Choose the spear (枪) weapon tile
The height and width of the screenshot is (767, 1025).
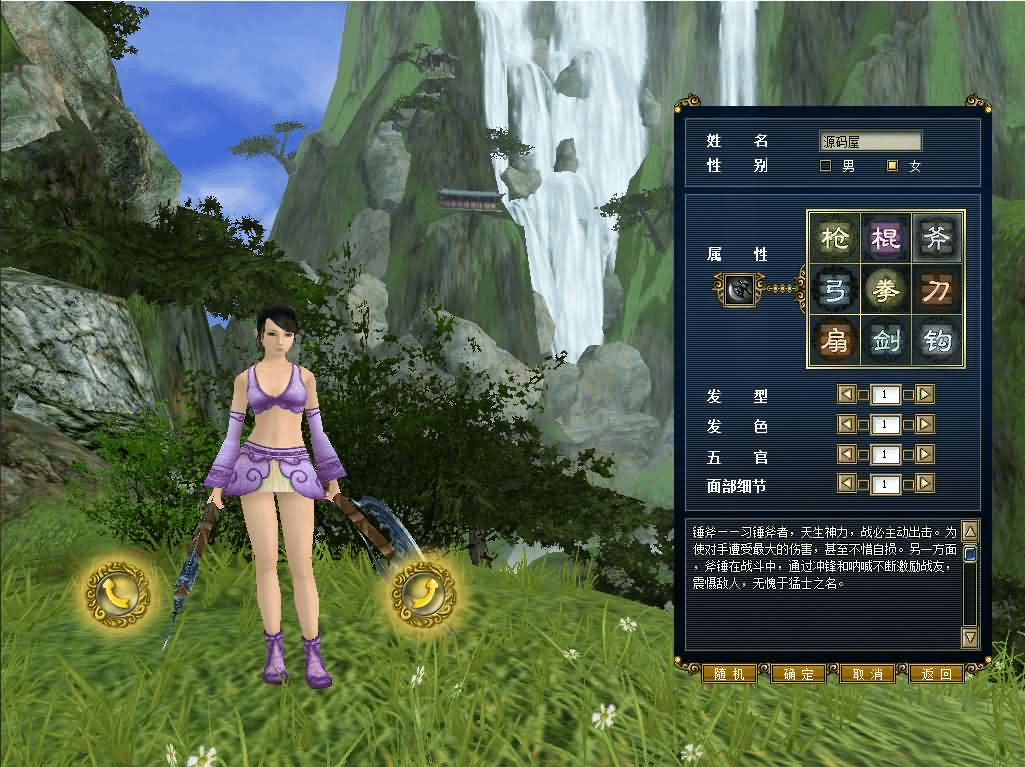834,238
